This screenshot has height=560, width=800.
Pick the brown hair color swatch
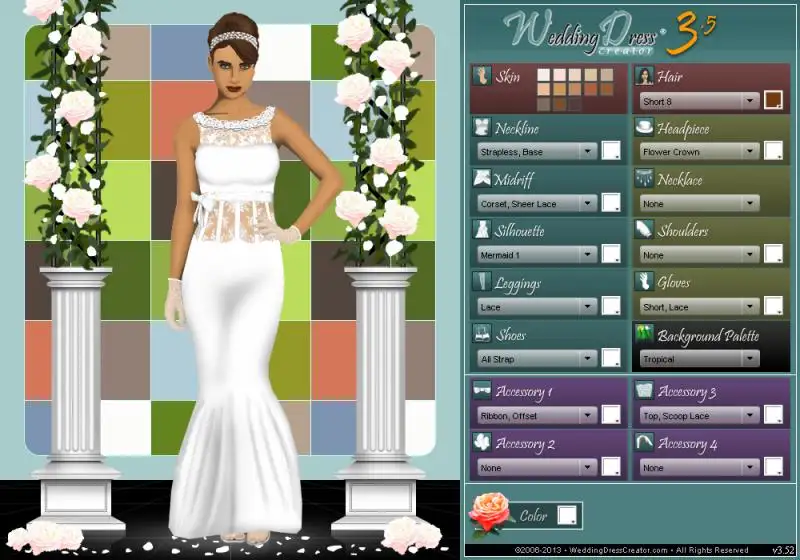(x=773, y=100)
